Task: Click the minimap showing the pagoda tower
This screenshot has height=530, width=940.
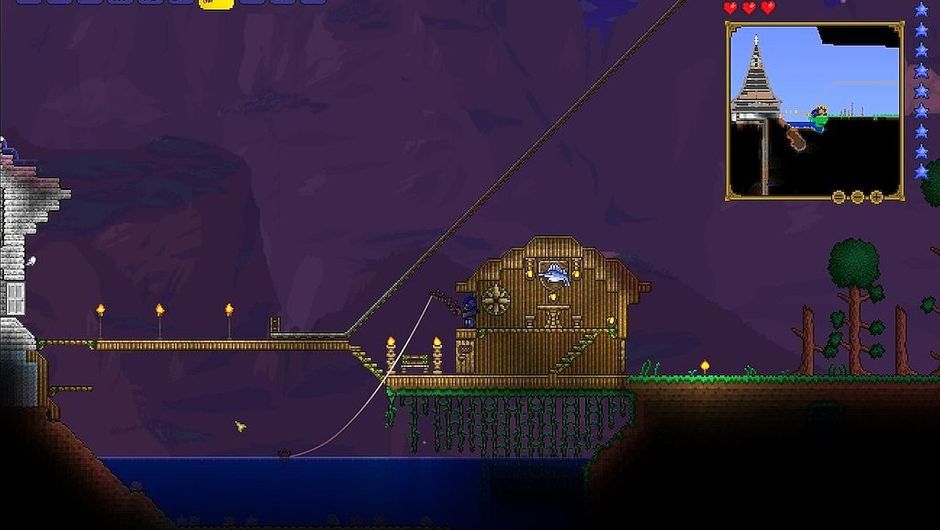Action: (814, 108)
